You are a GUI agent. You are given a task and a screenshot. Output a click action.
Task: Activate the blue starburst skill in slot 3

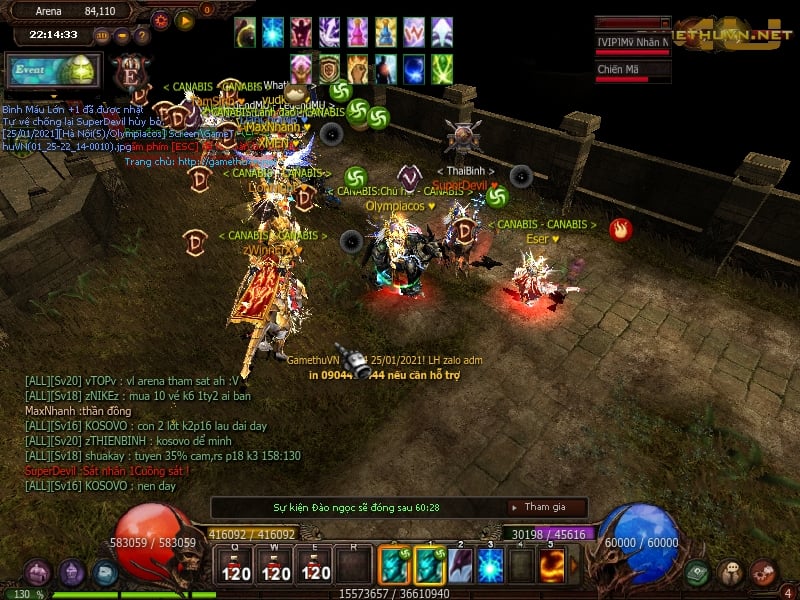click(x=490, y=566)
